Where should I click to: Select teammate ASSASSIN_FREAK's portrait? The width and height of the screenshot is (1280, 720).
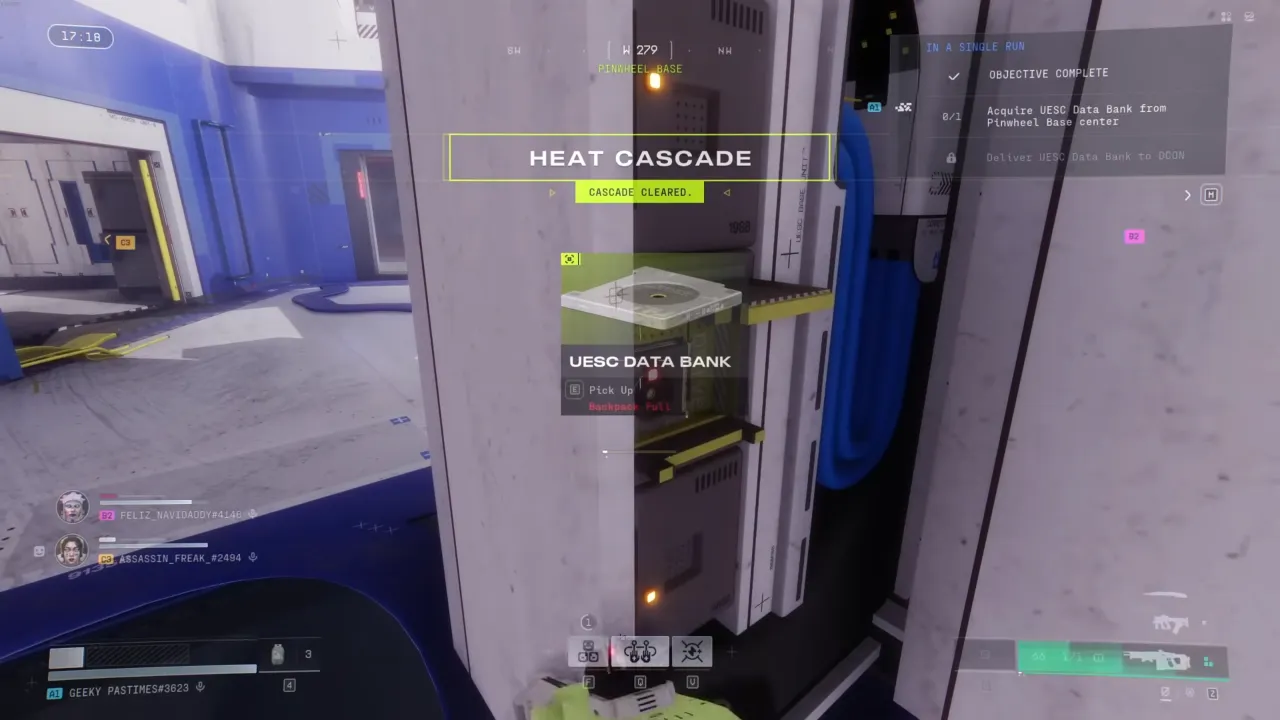tap(73, 550)
